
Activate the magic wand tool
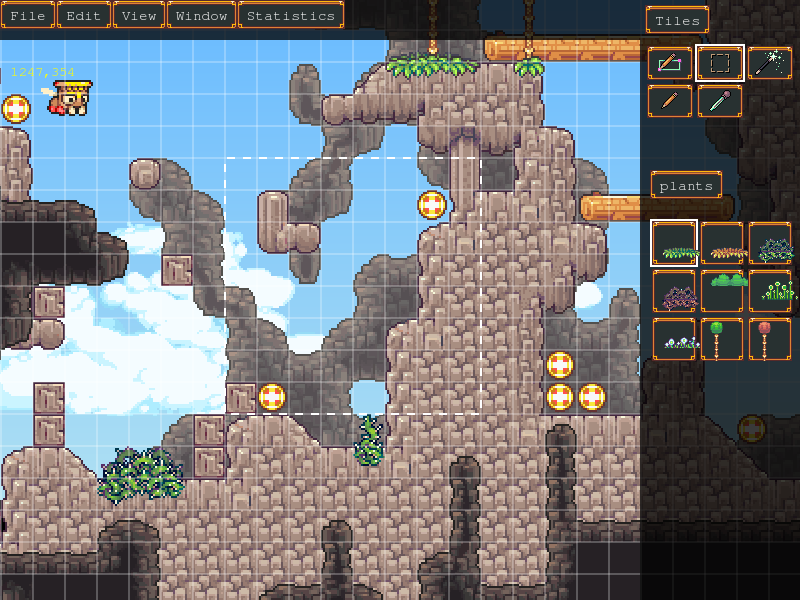[x=769, y=64]
